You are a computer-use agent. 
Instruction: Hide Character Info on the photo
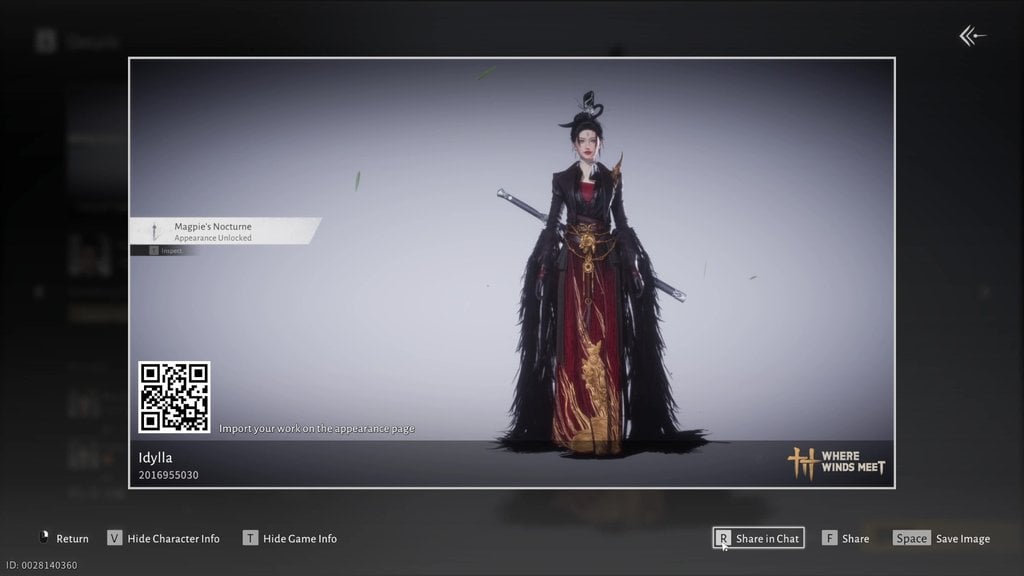163,538
